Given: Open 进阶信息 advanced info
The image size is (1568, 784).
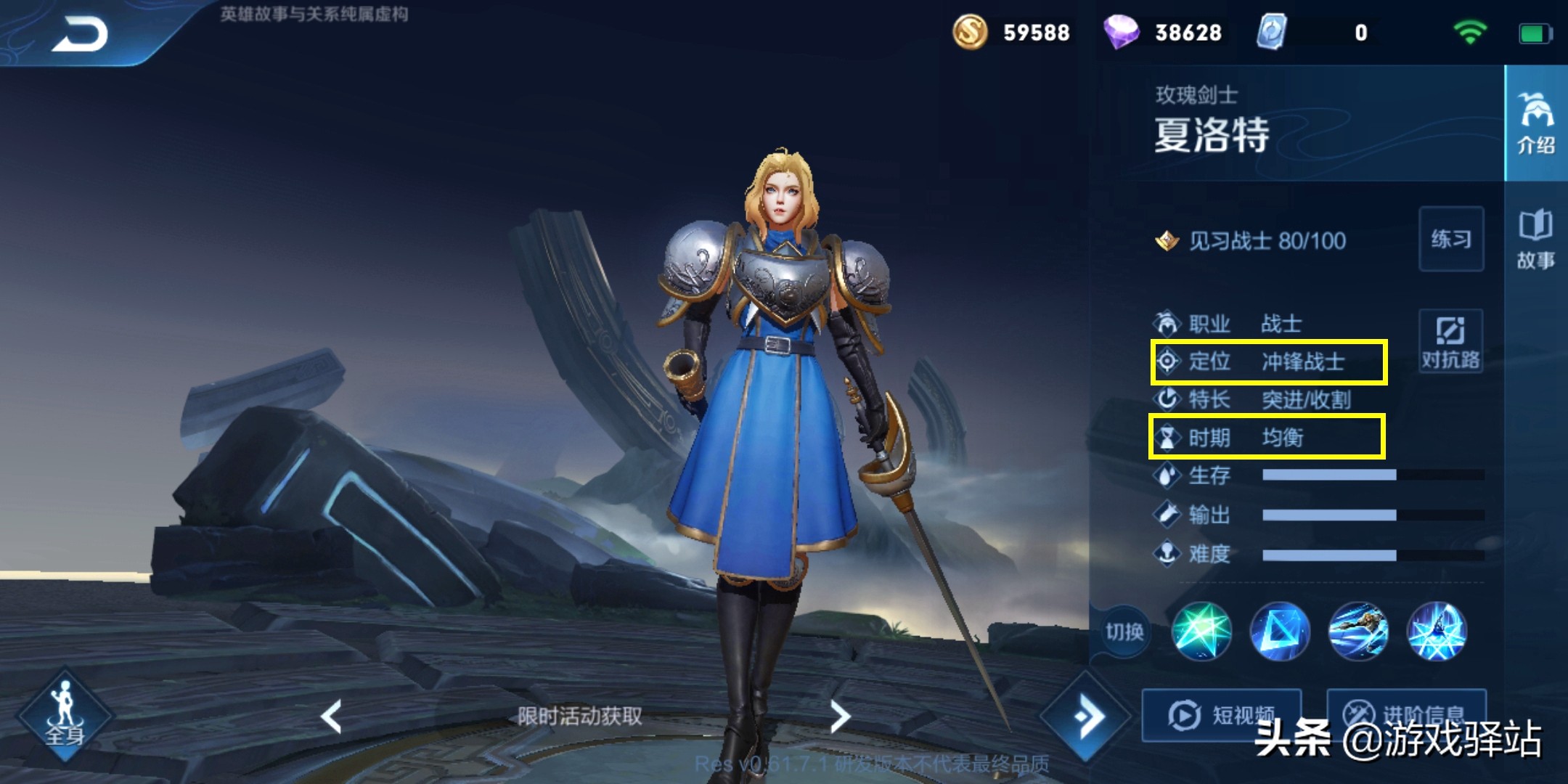Looking at the screenshot, I should point(1405,715).
